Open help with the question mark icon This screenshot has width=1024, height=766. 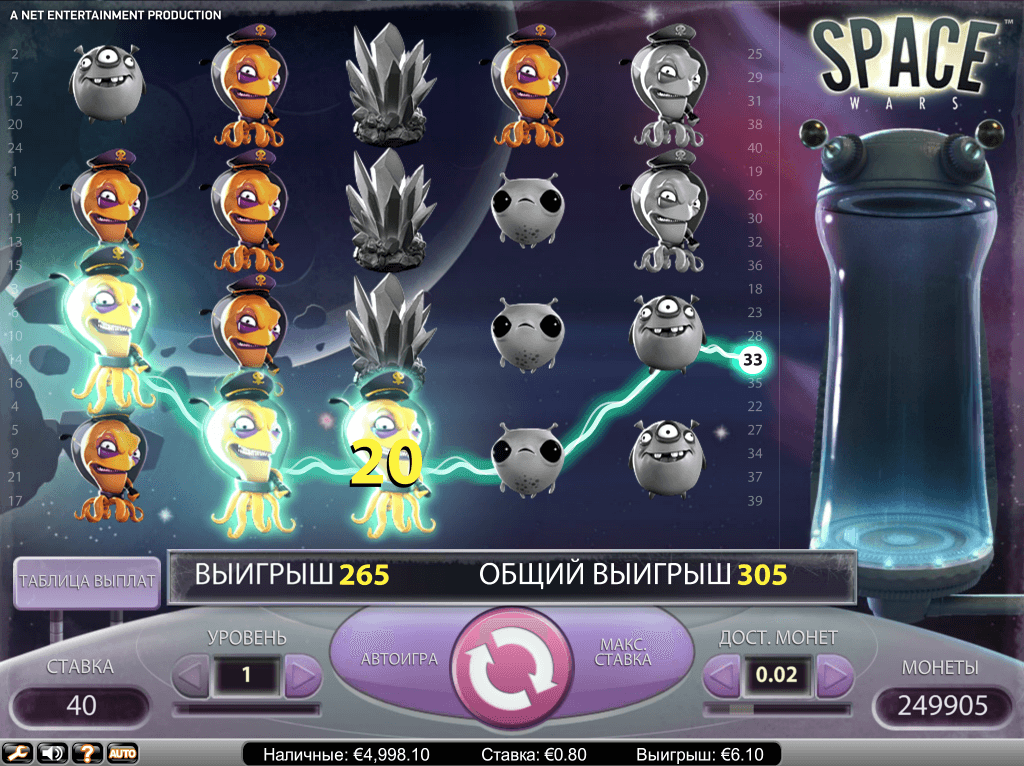coord(88,753)
